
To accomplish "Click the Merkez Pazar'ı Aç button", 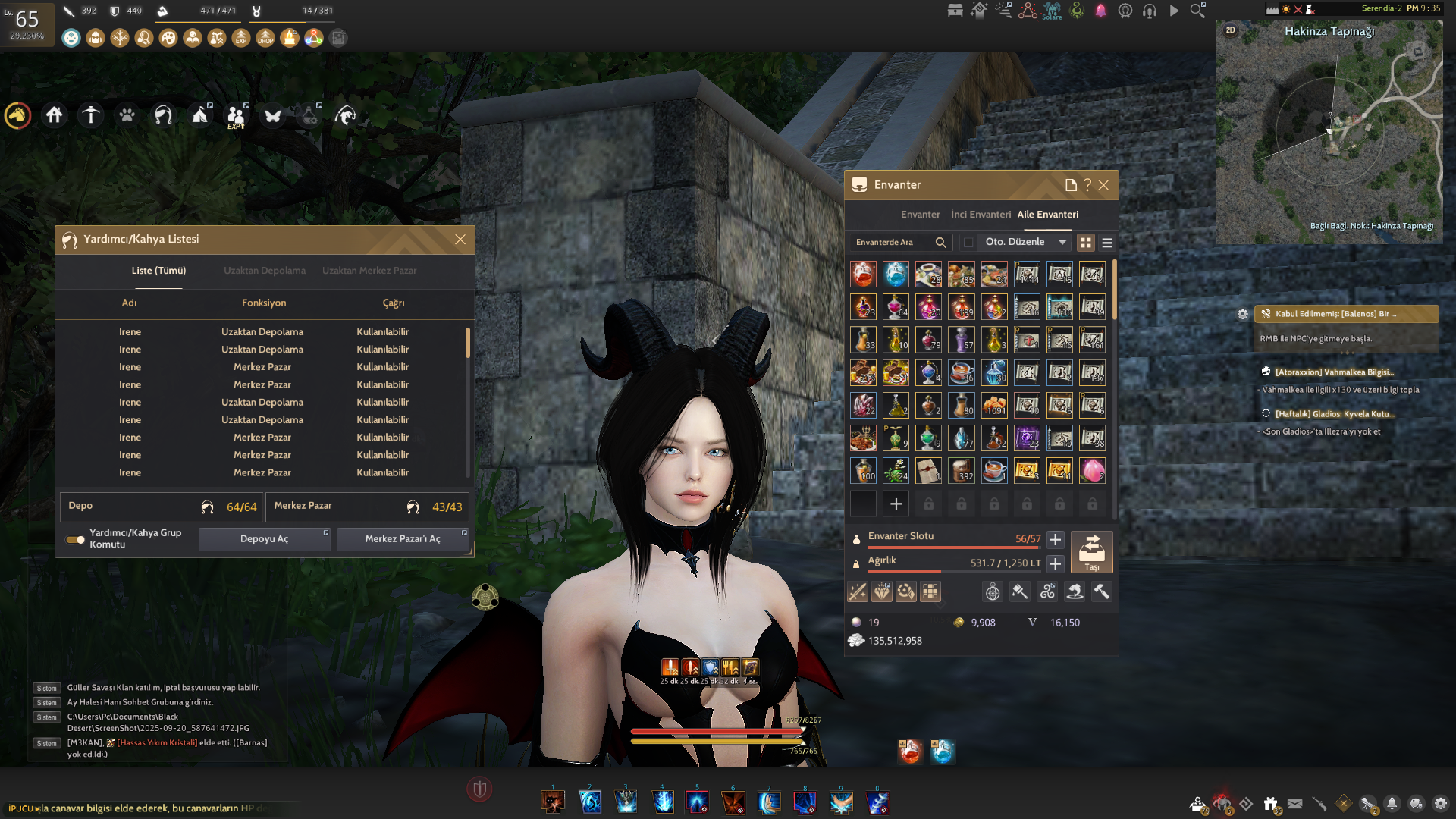I will (402, 539).
